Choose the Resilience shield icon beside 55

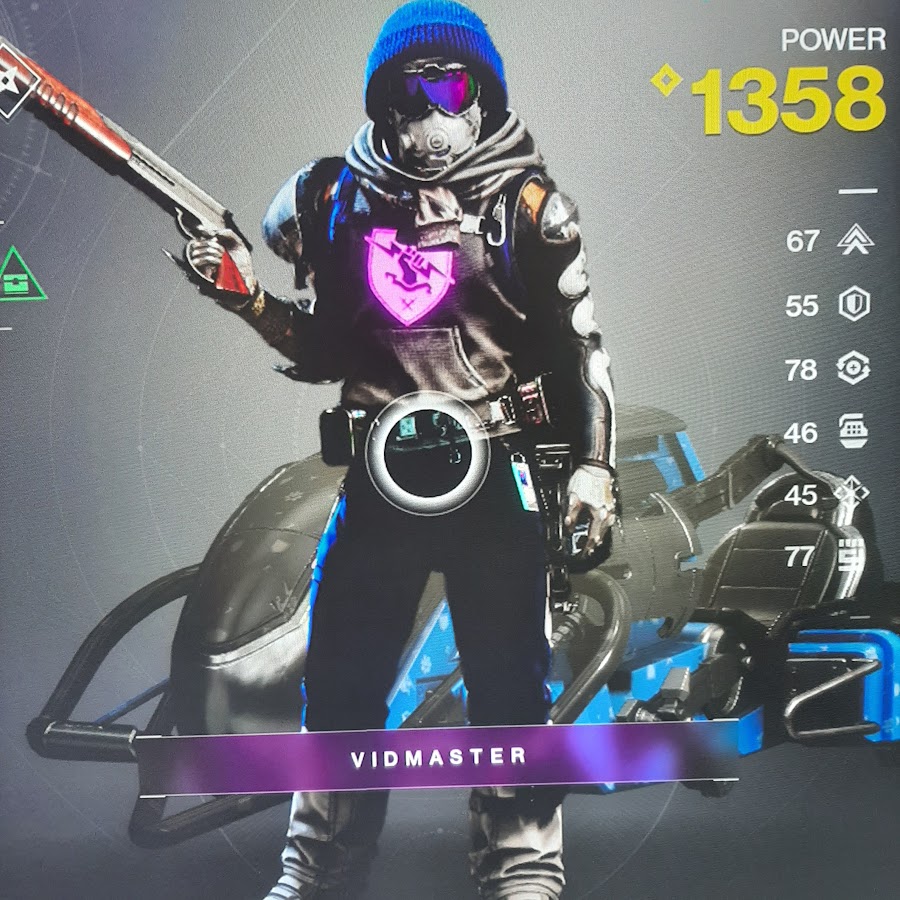point(853,305)
